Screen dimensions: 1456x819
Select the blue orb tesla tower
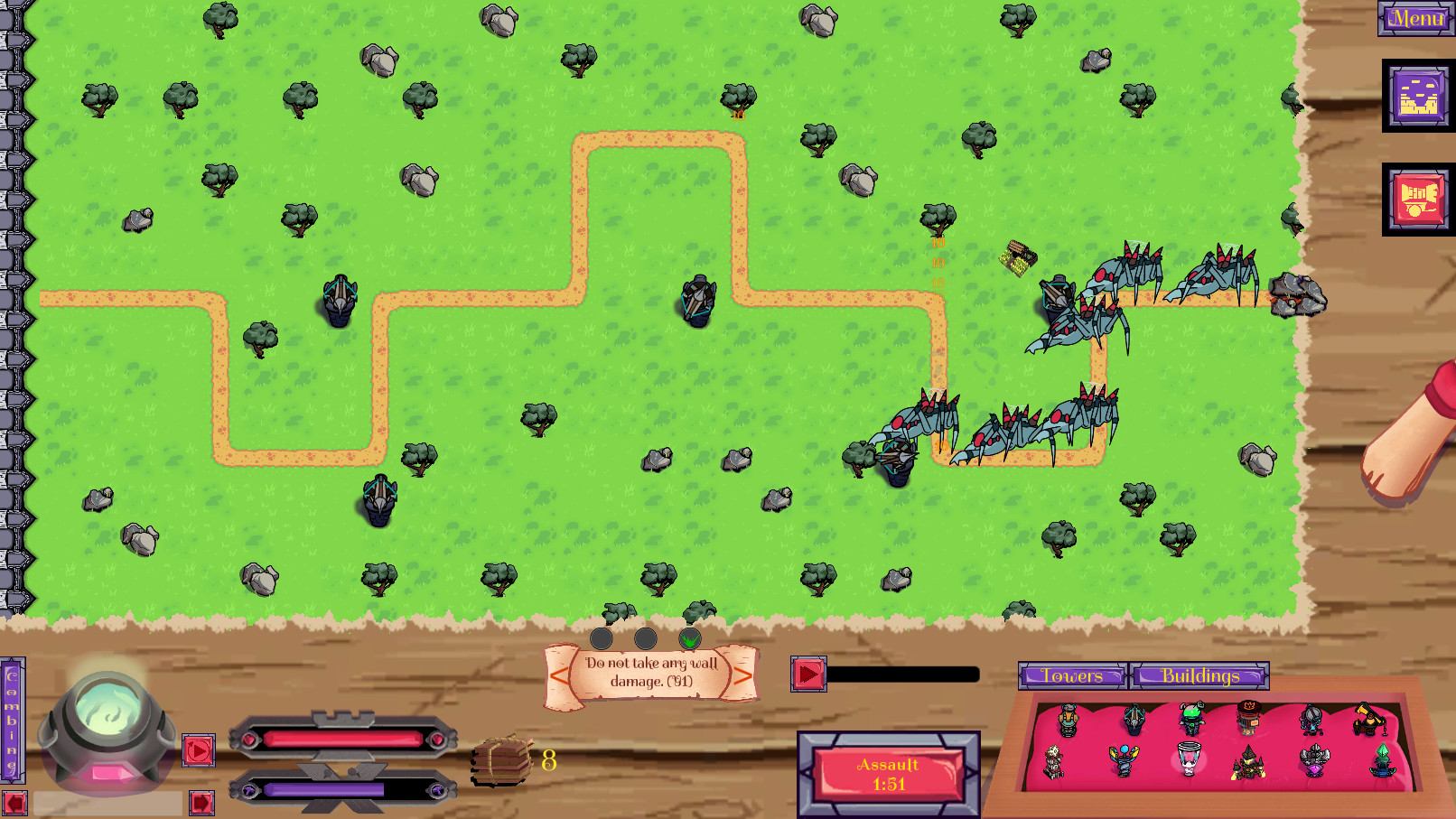(x=1125, y=759)
